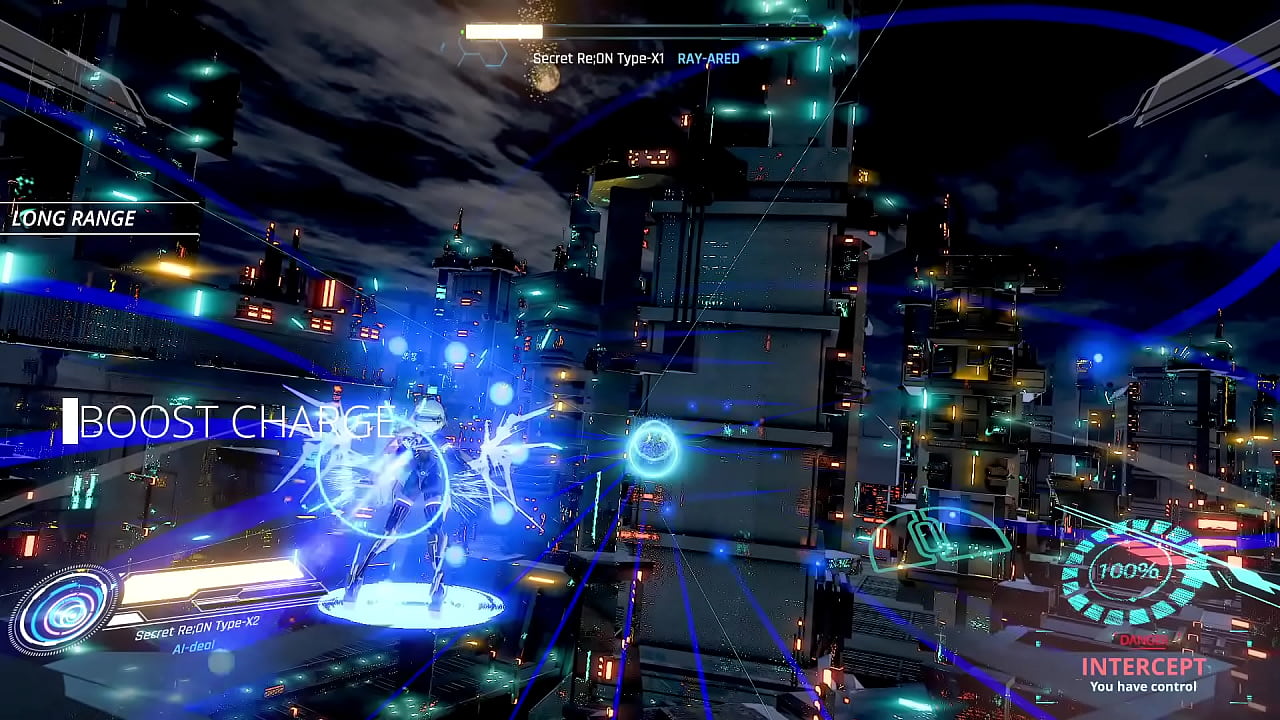Activate the INTERCEPT indicator
The height and width of the screenshot is (720, 1280).
[1143, 667]
